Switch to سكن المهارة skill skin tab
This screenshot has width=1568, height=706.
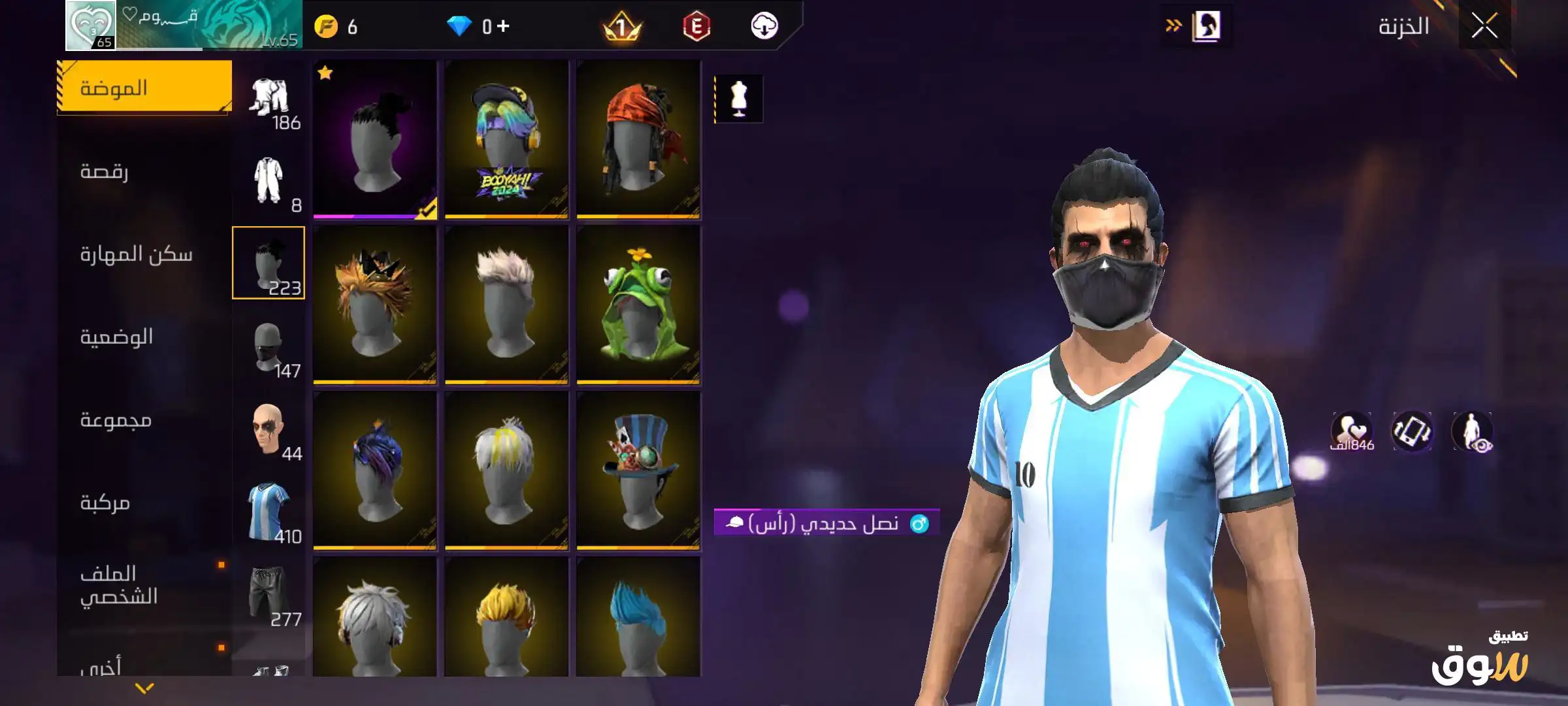[136, 254]
